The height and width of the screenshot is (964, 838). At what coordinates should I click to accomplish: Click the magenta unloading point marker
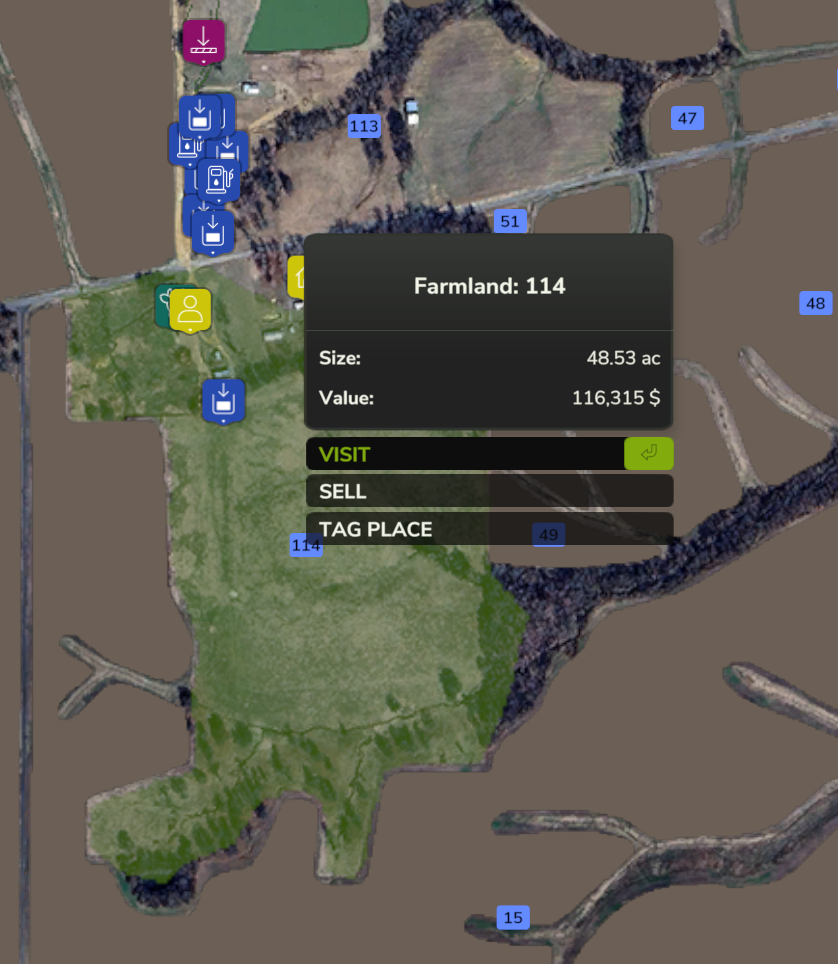(x=204, y=41)
